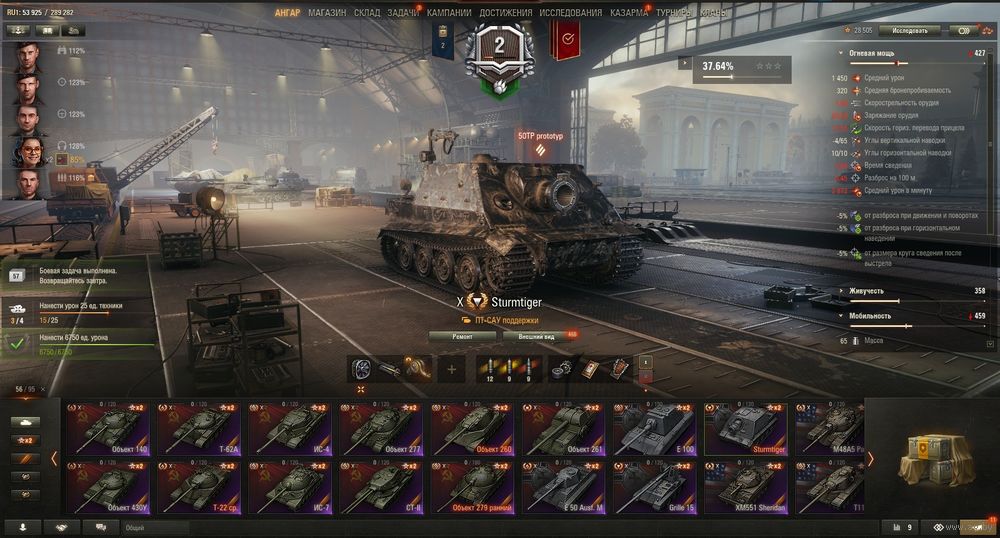Switch to the СКЛАД depot tab
Image resolution: width=1000 pixels, height=538 pixels.
click(367, 13)
